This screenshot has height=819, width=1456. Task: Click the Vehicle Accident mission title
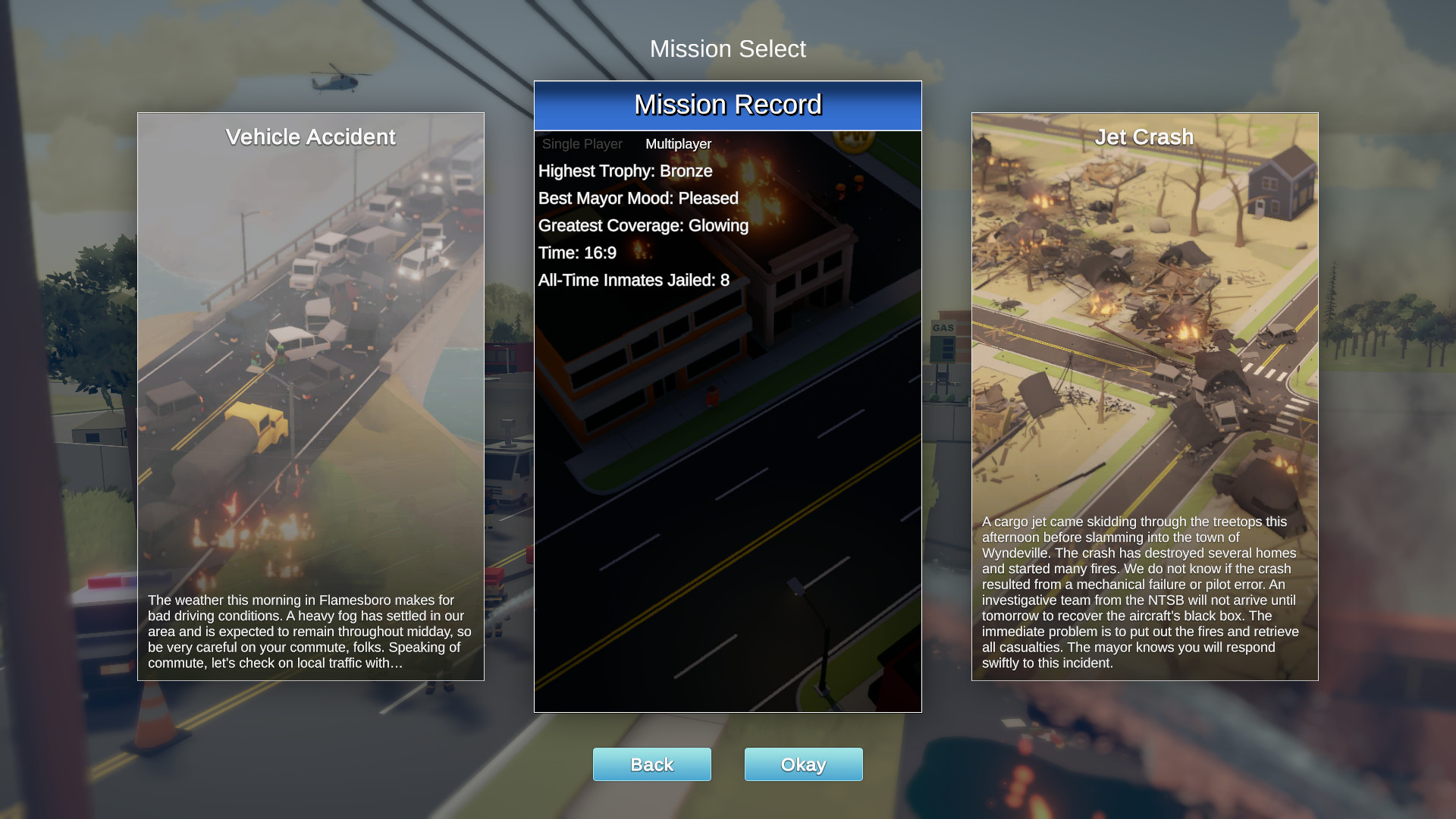310,137
